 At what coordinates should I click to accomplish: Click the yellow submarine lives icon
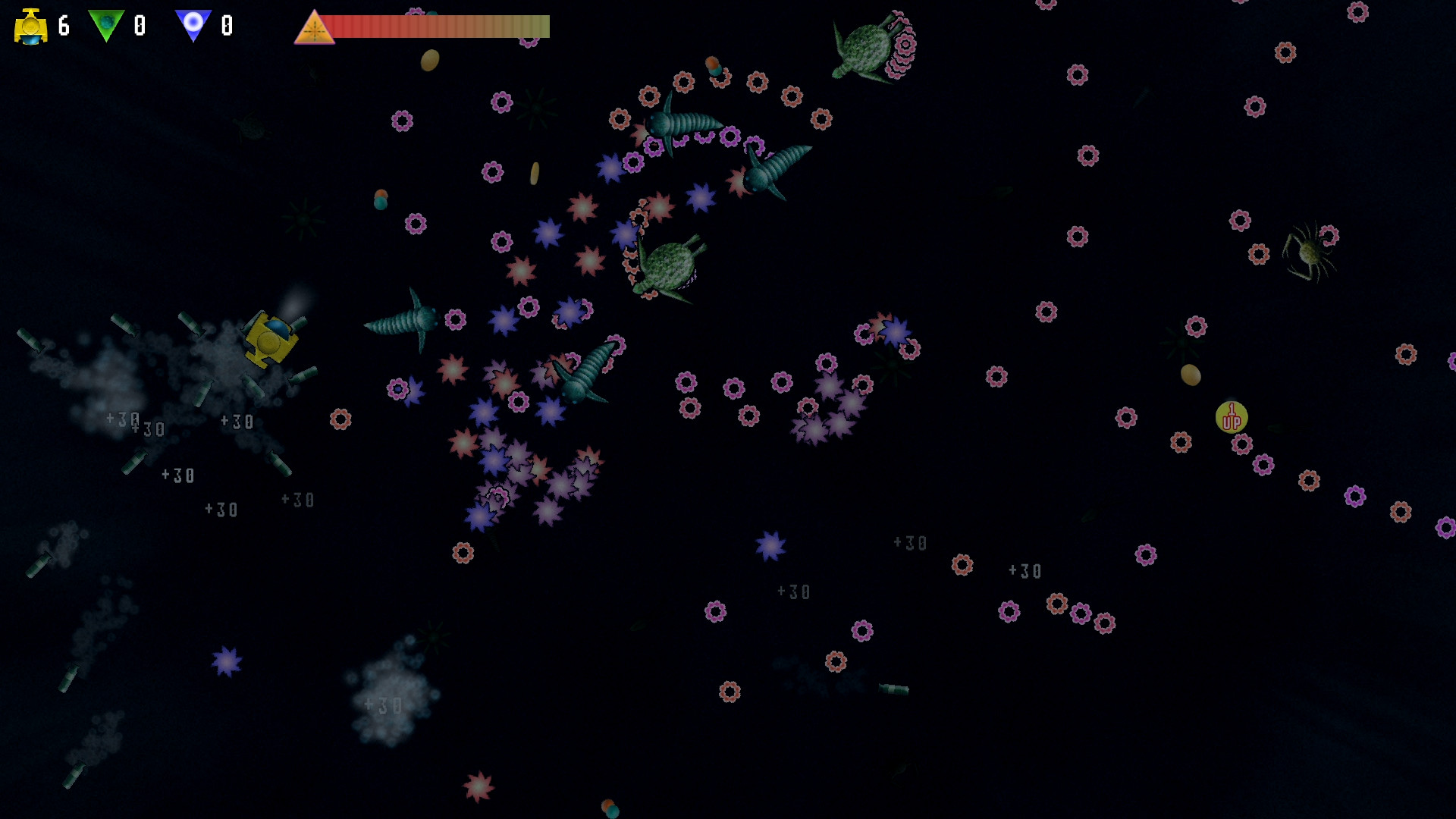click(30, 26)
